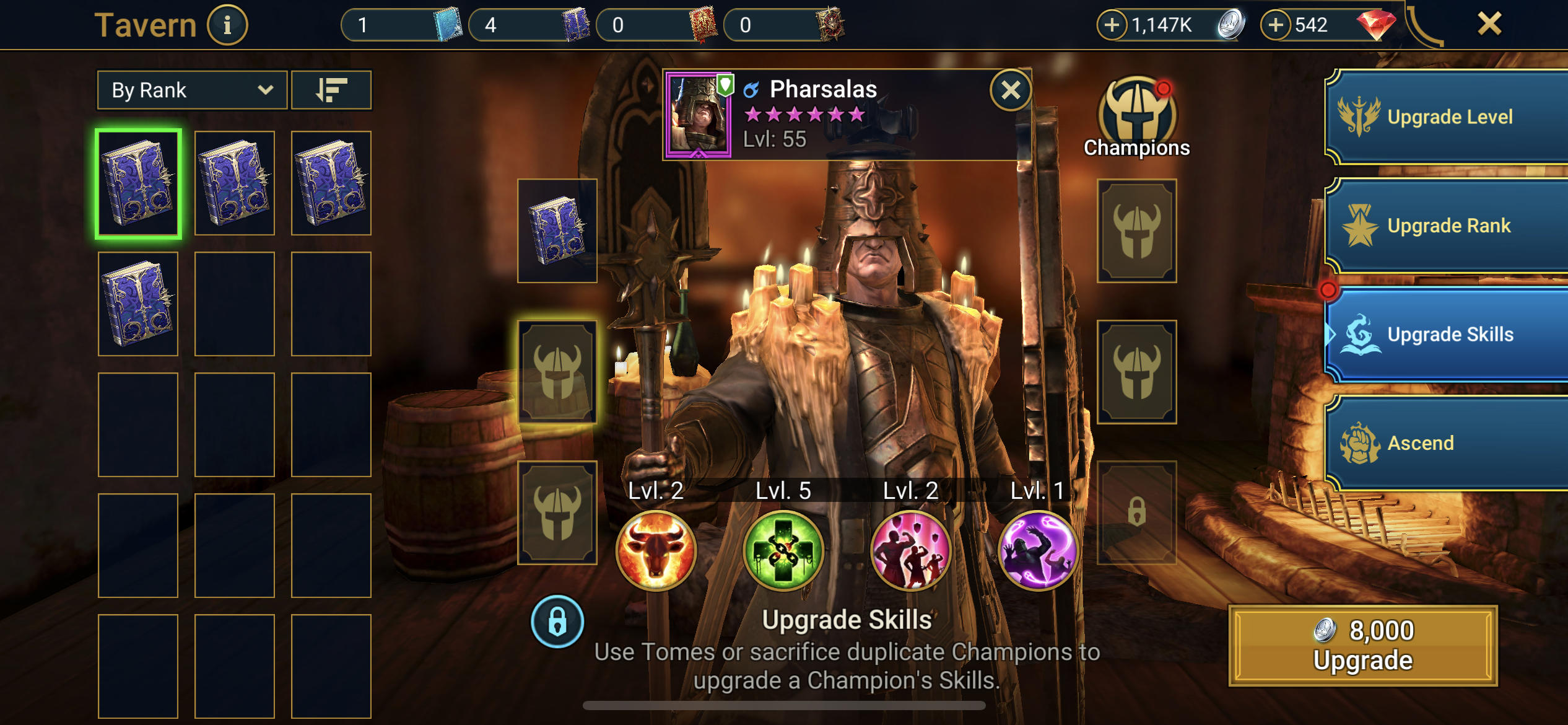Viewport: 1568px width, 725px height.
Task: Click the sort order descending icon
Action: point(332,90)
